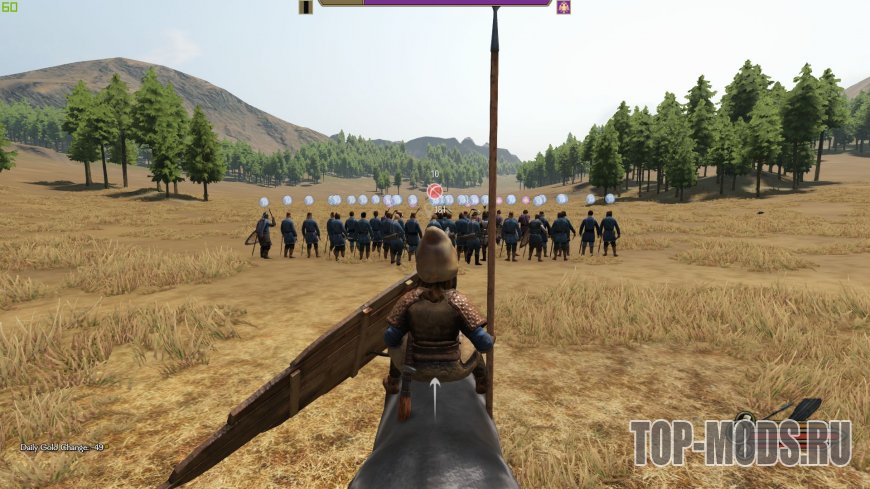Click the dark striped faction banner
The height and width of the screenshot is (489, 870).
(x=306, y=7)
